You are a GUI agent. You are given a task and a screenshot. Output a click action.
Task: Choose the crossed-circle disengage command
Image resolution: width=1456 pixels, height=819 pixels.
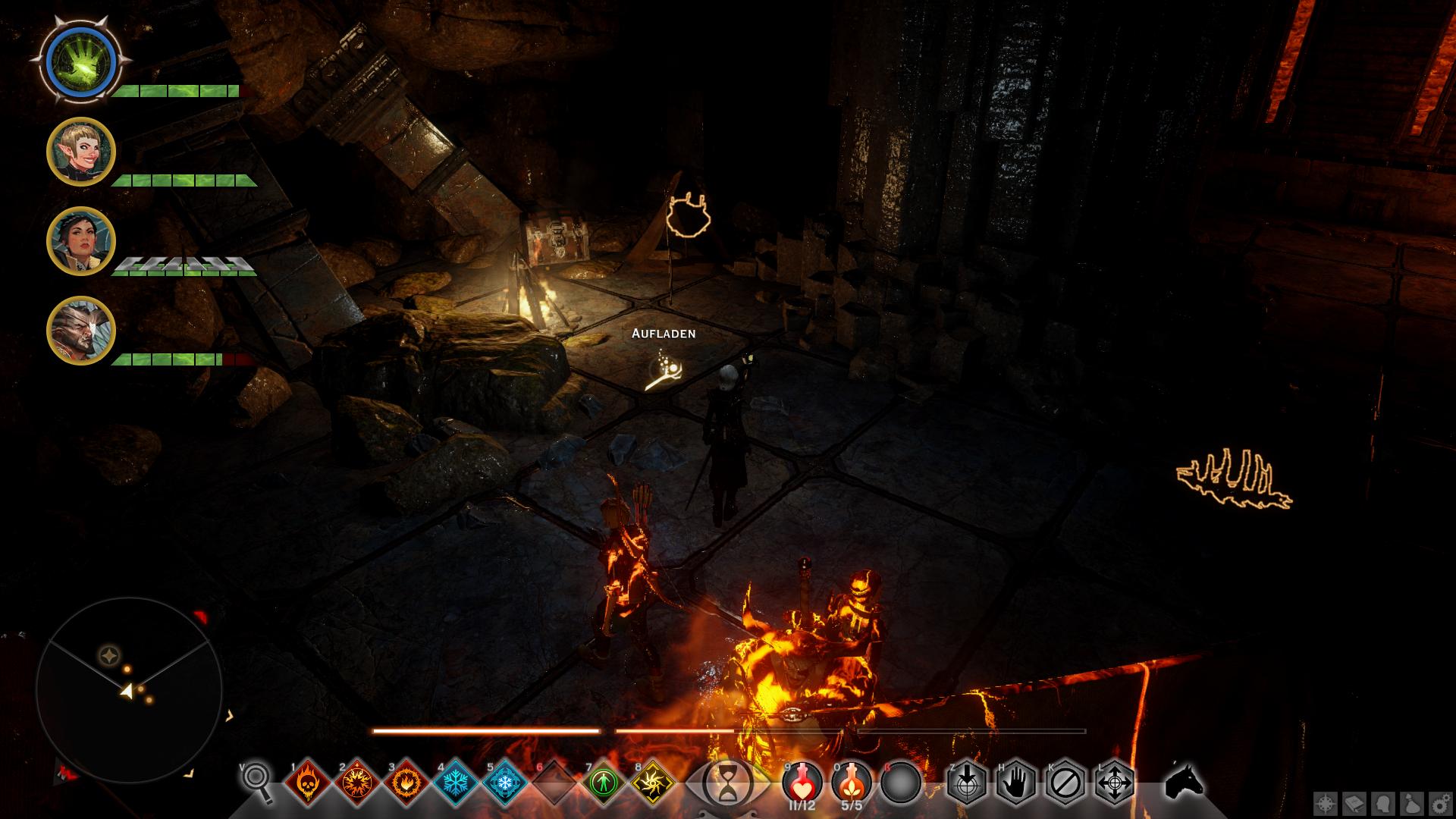1065,782
